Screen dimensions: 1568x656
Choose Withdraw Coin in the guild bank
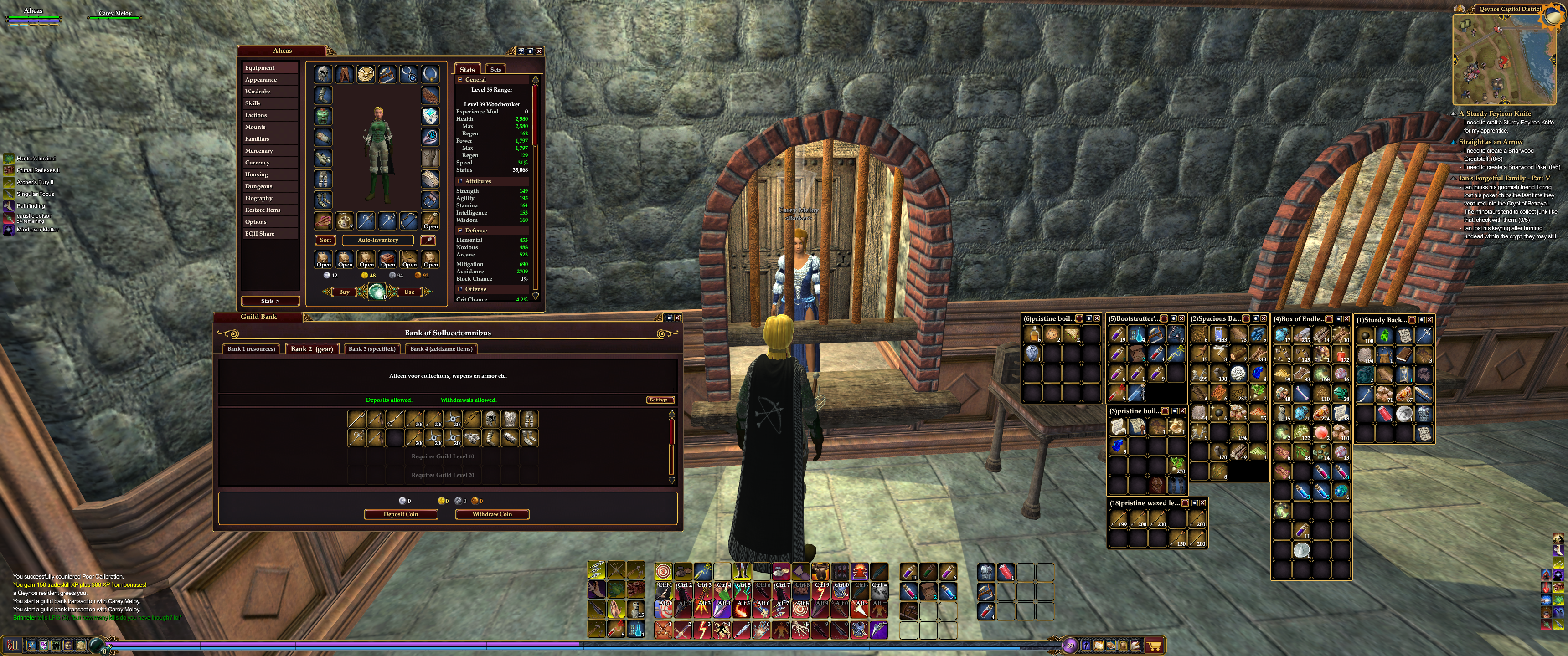[492, 514]
